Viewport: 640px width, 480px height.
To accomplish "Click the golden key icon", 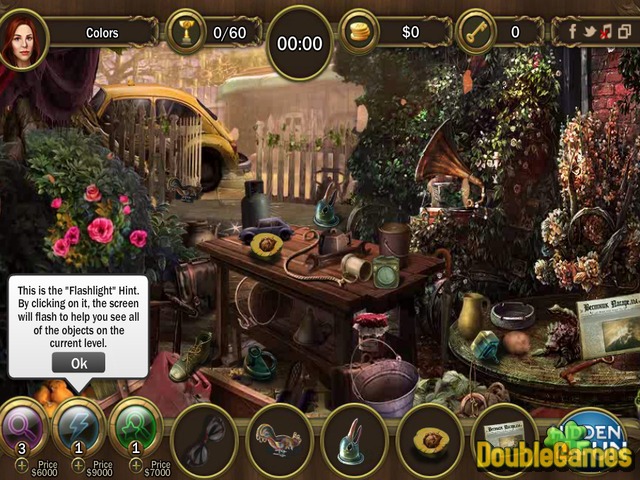I will click(x=476, y=32).
